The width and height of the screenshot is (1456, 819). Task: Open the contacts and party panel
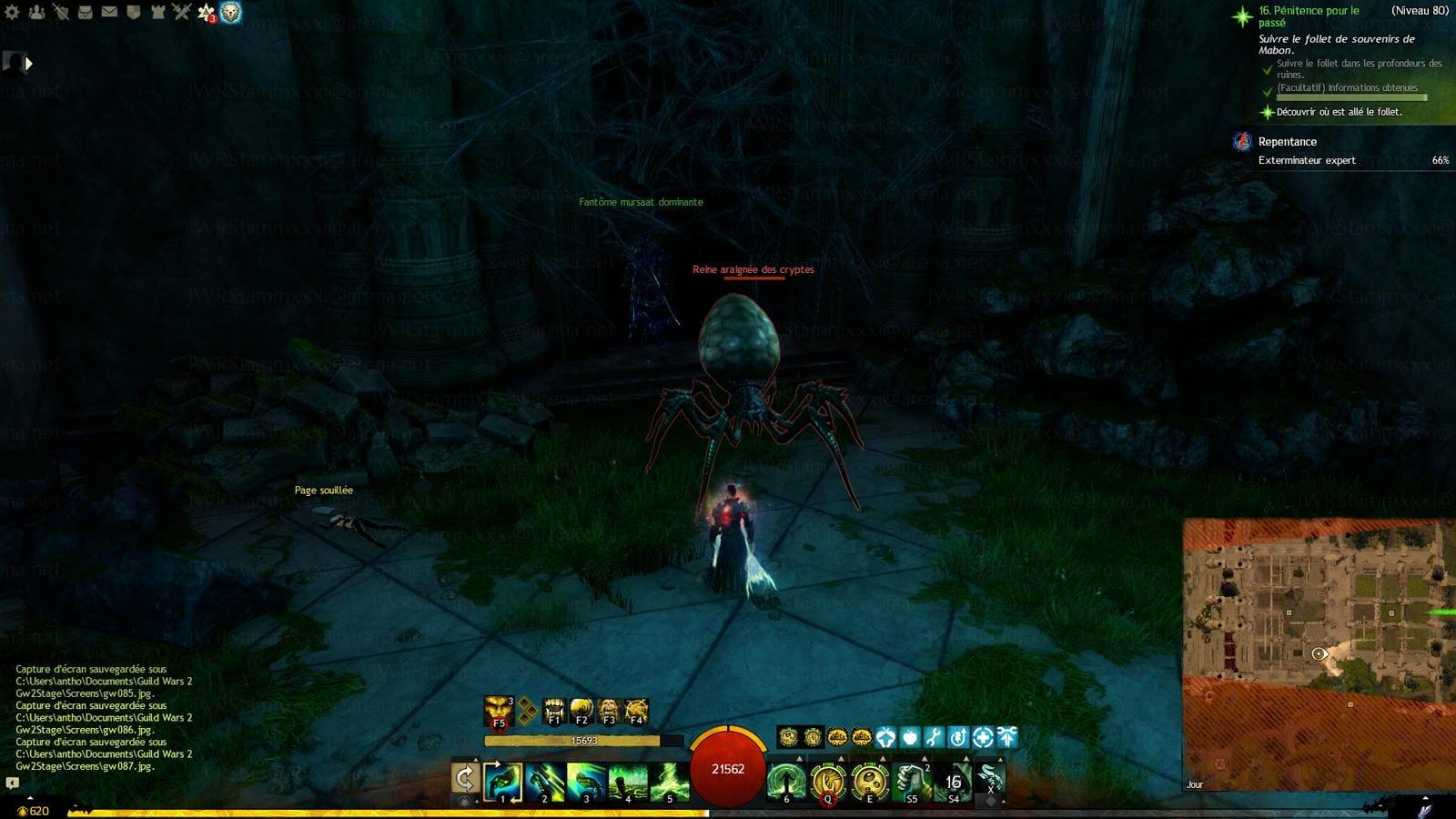click(x=37, y=12)
